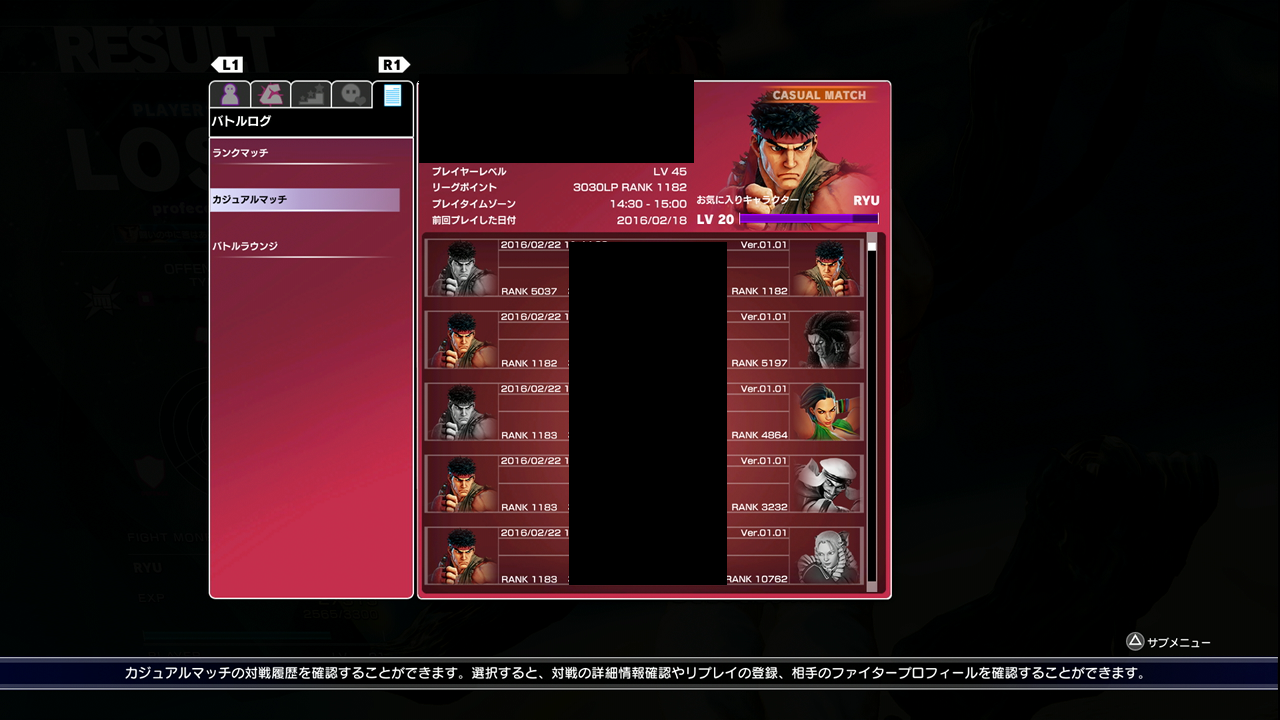This screenshot has height=720, width=1280.
Task: Select Ryu's portrait in the first match entry
Action: (x=461, y=267)
